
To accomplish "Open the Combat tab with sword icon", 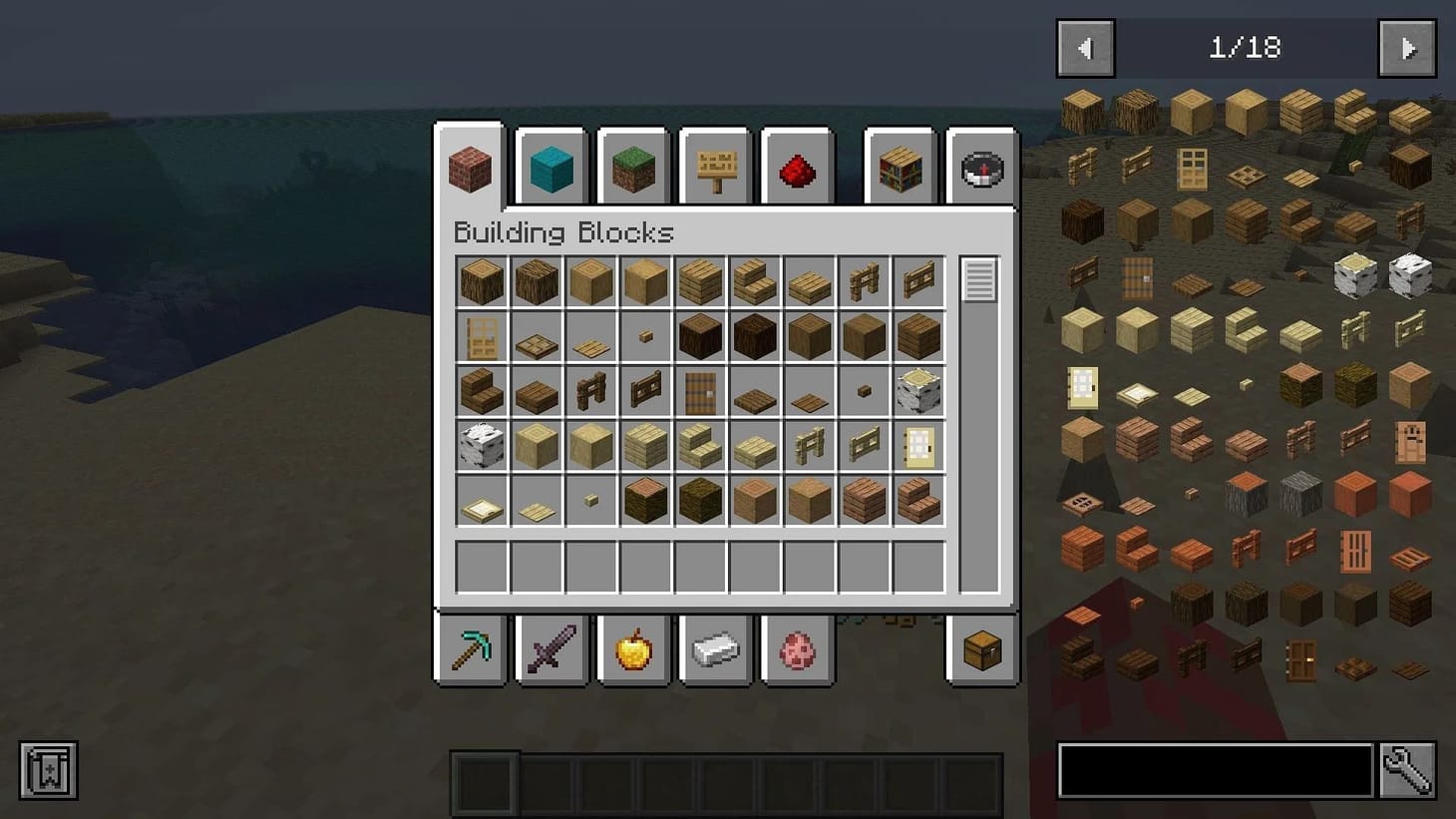I will 551,649.
